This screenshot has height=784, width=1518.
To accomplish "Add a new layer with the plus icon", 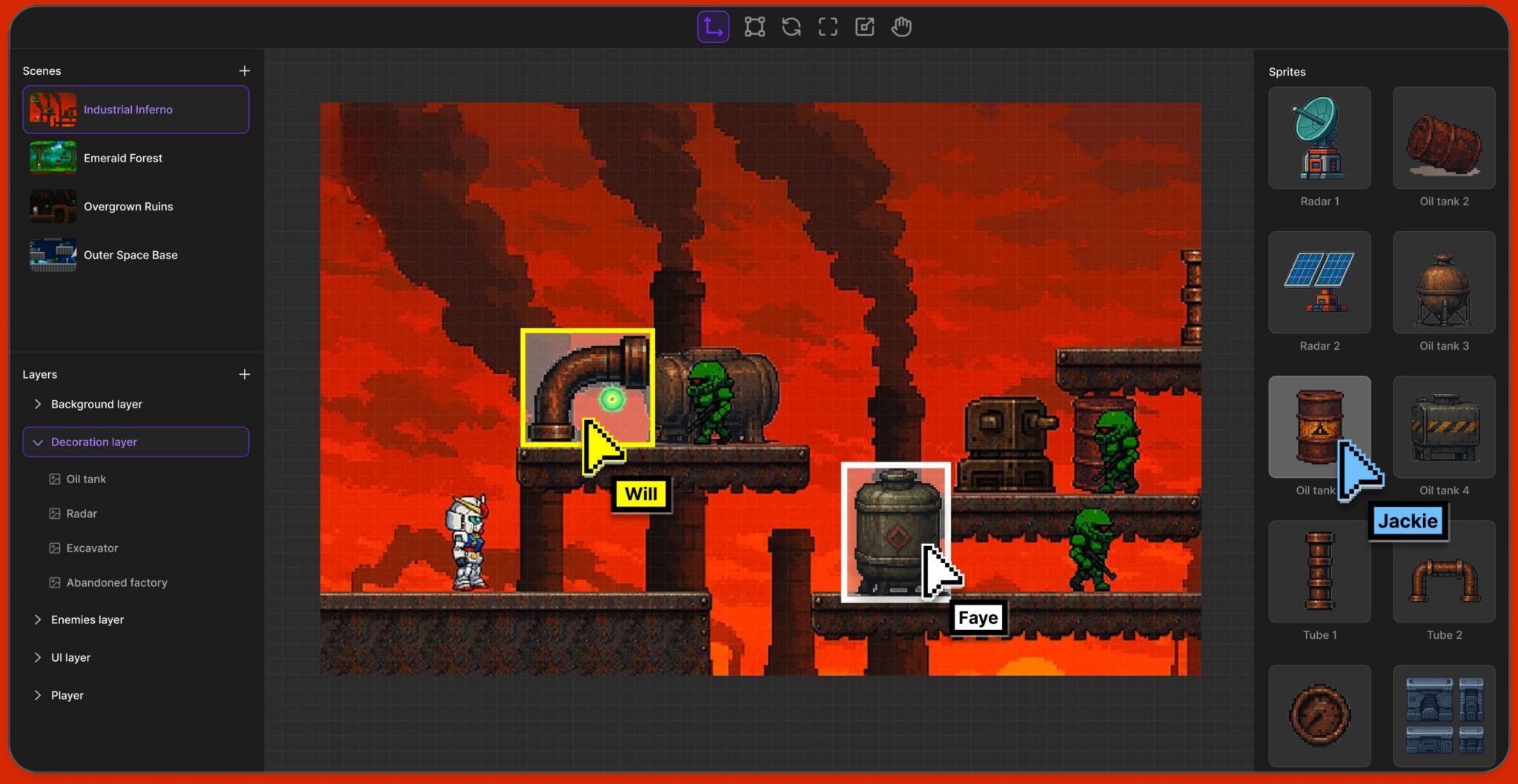I will (x=245, y=374).
